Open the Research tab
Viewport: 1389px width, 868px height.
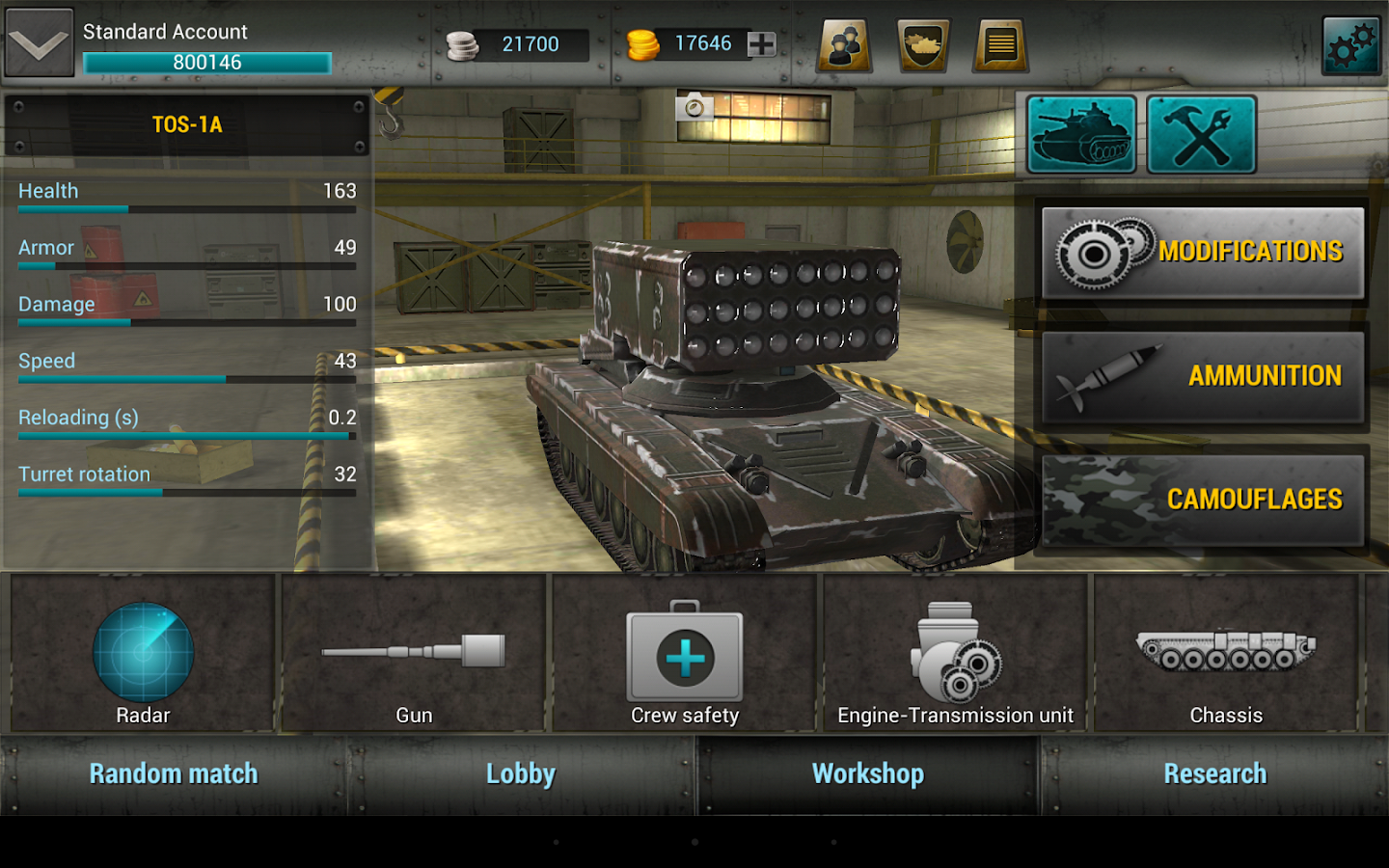(x=1214, y=774)
